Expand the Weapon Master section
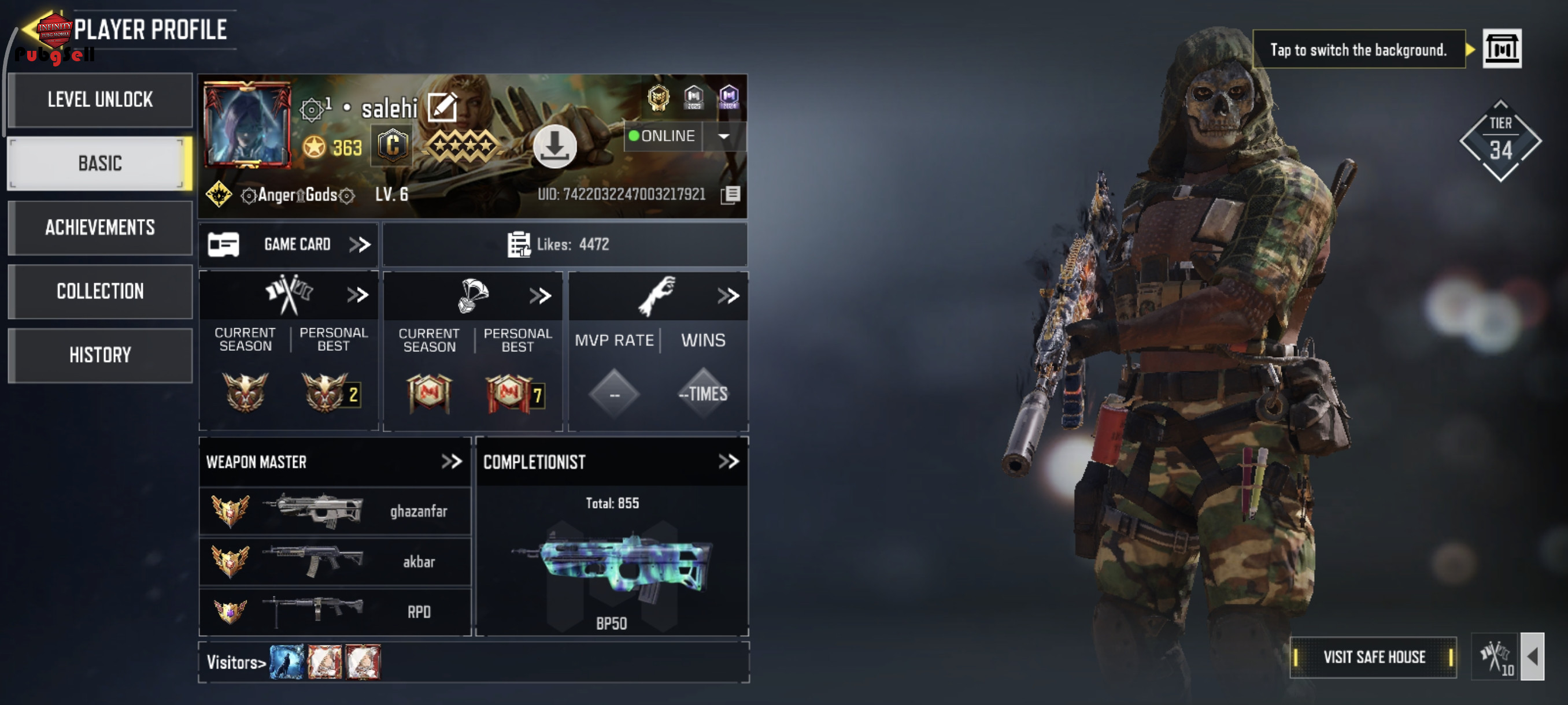 (451, 462)
